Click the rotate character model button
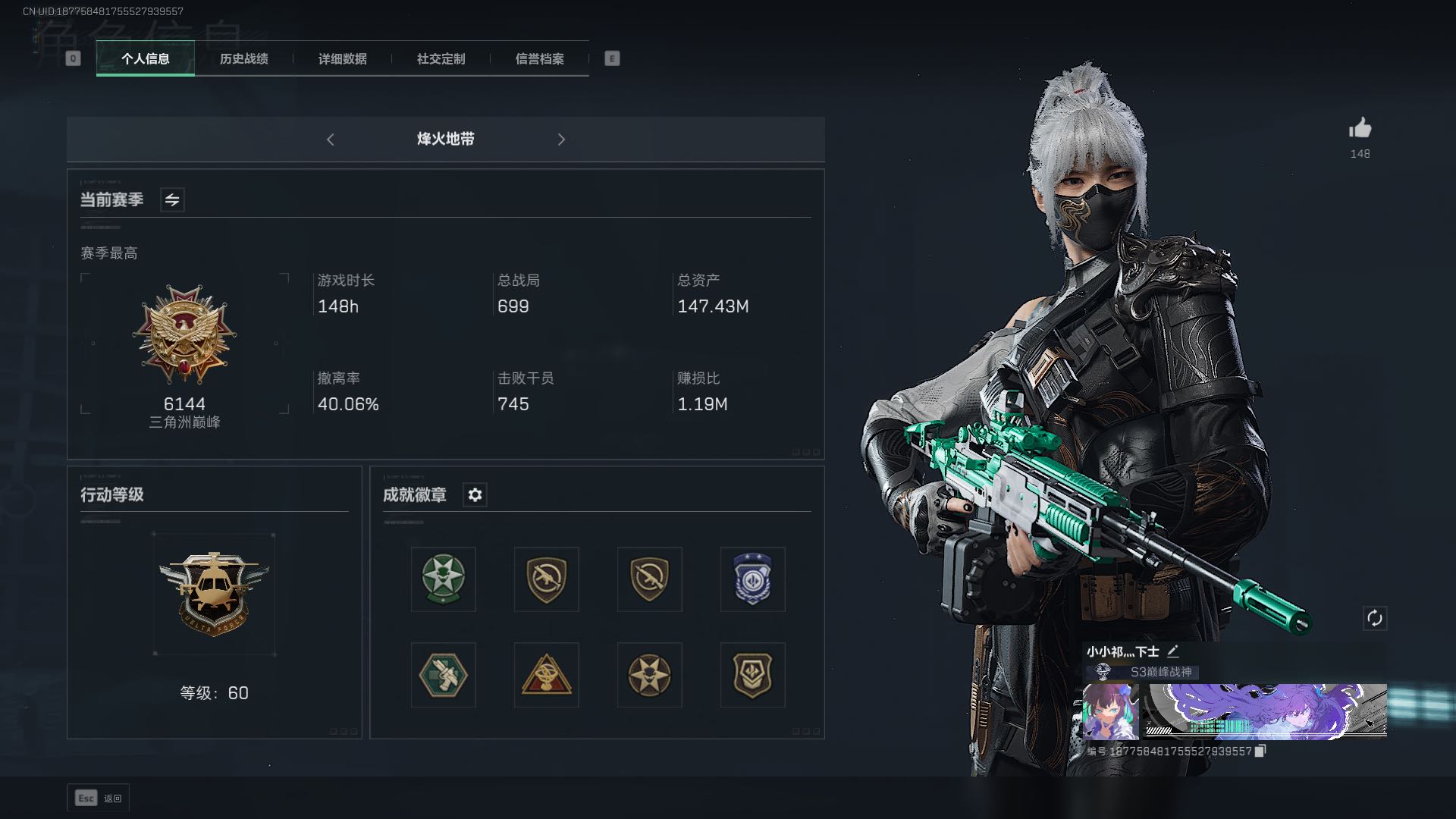 point(1375,618)
